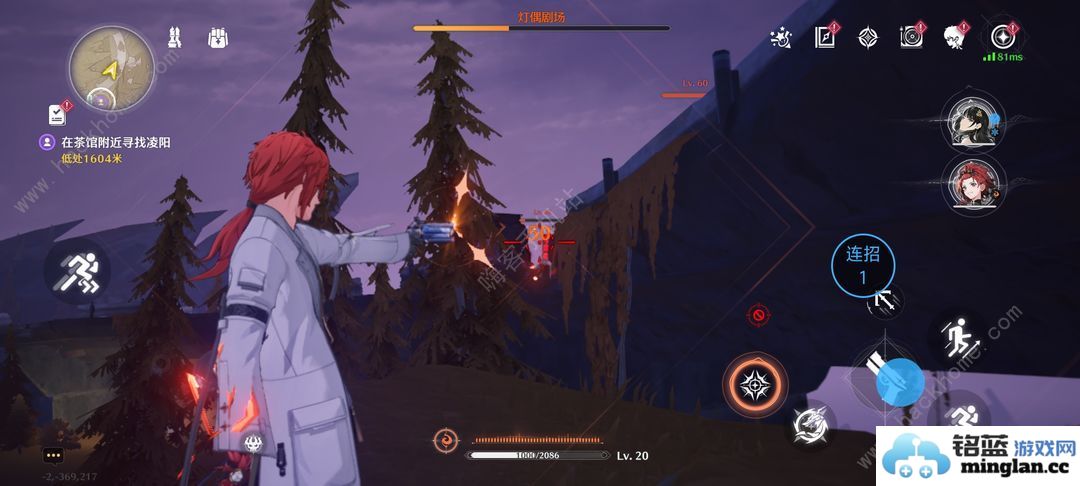The height and width of the screenshot is (486, 1080).
Task: Open the compass guidebook icon
Action: tap(825, 38)
